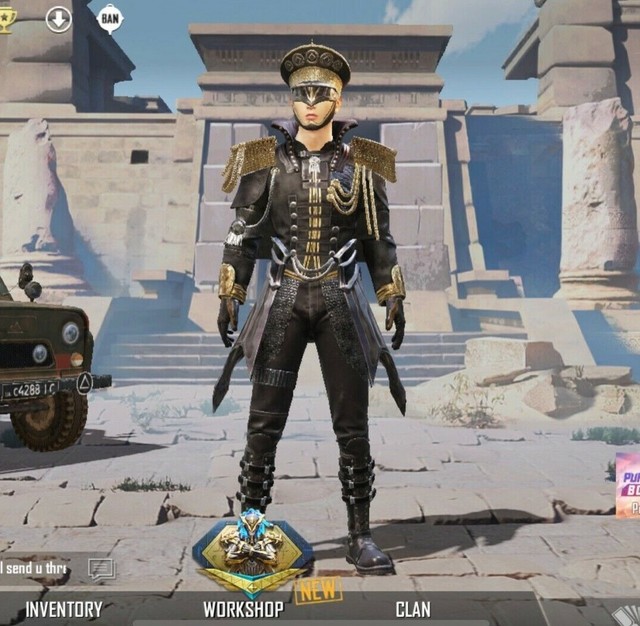The image size is (640, 626).
Task: Open the chat message preview text
Action: click(x=34, y=569)
